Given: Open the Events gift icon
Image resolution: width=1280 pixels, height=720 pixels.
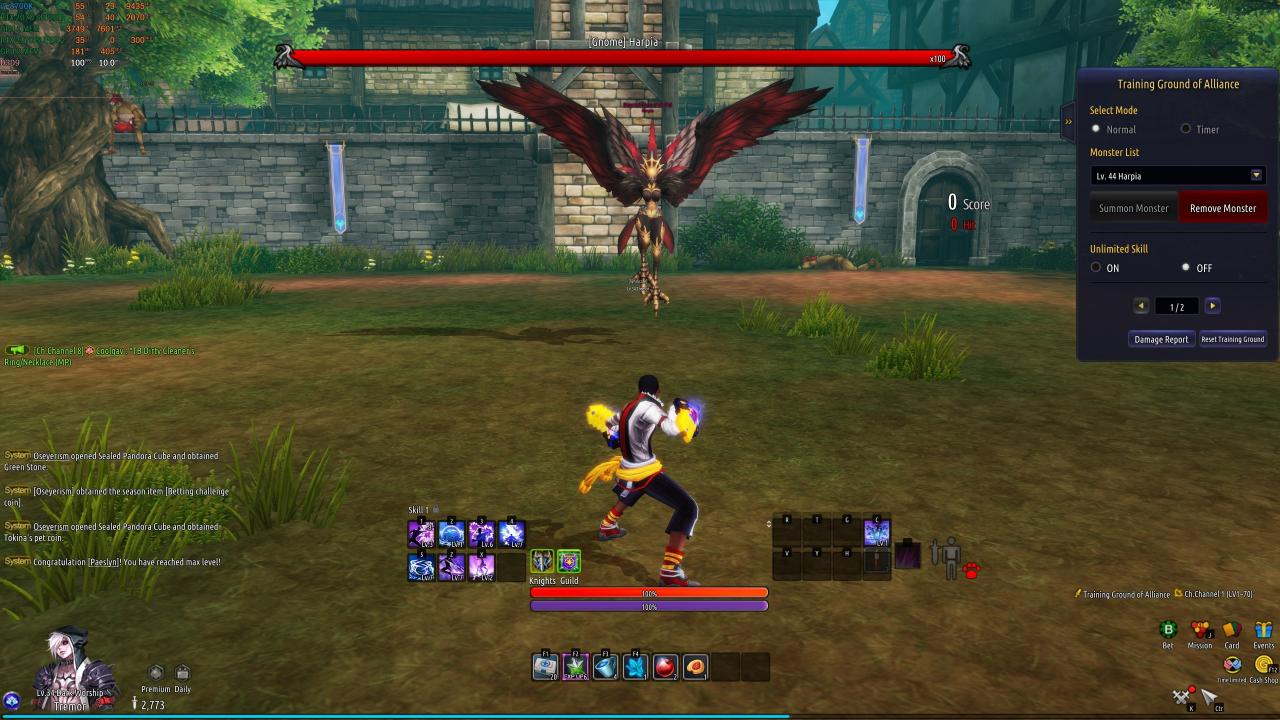Looking at the screenshot, I should click(x=1264, y=630).
